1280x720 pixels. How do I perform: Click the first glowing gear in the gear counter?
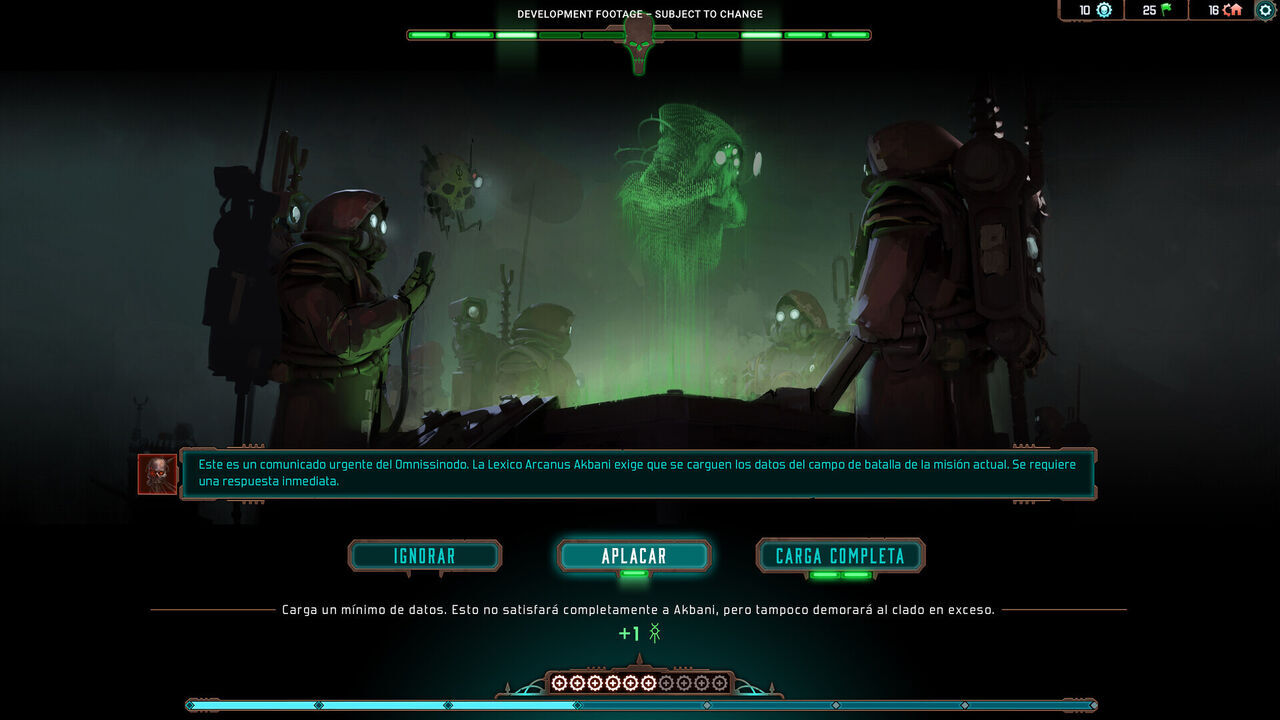click(x=559, y=683)
